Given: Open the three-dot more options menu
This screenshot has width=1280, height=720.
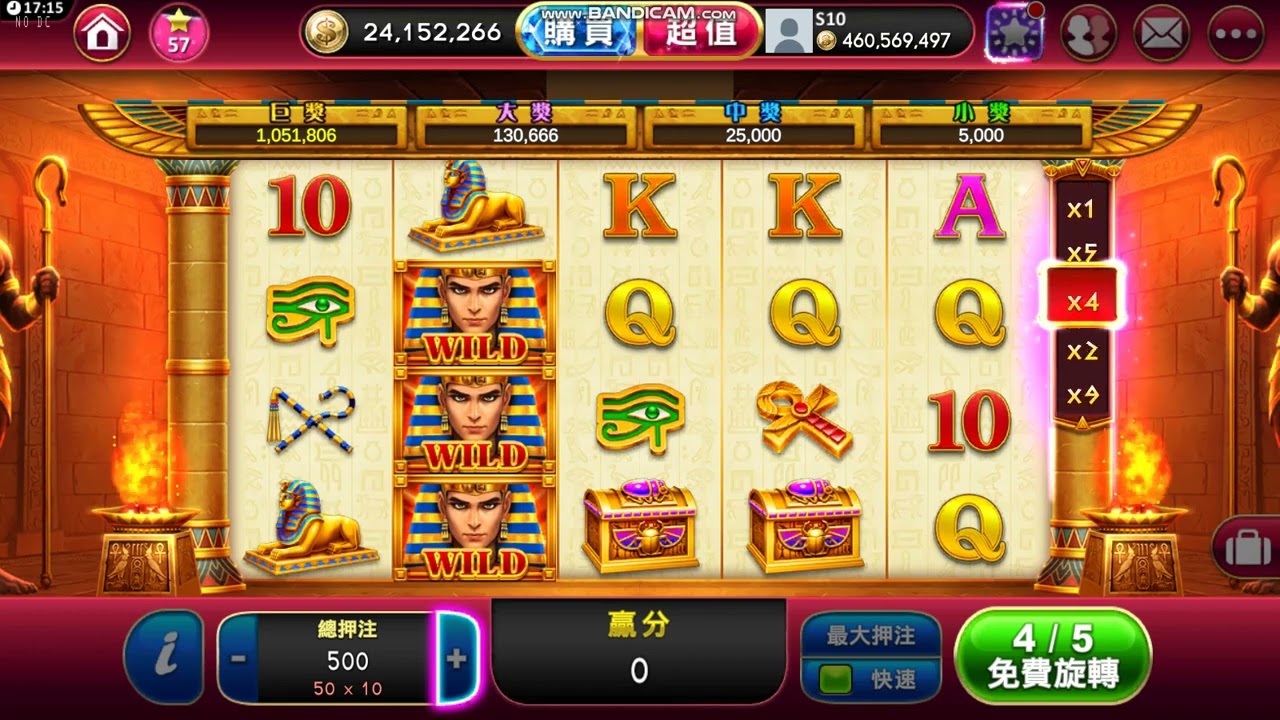Looking at the screenshot, I should pos(1236,33).
